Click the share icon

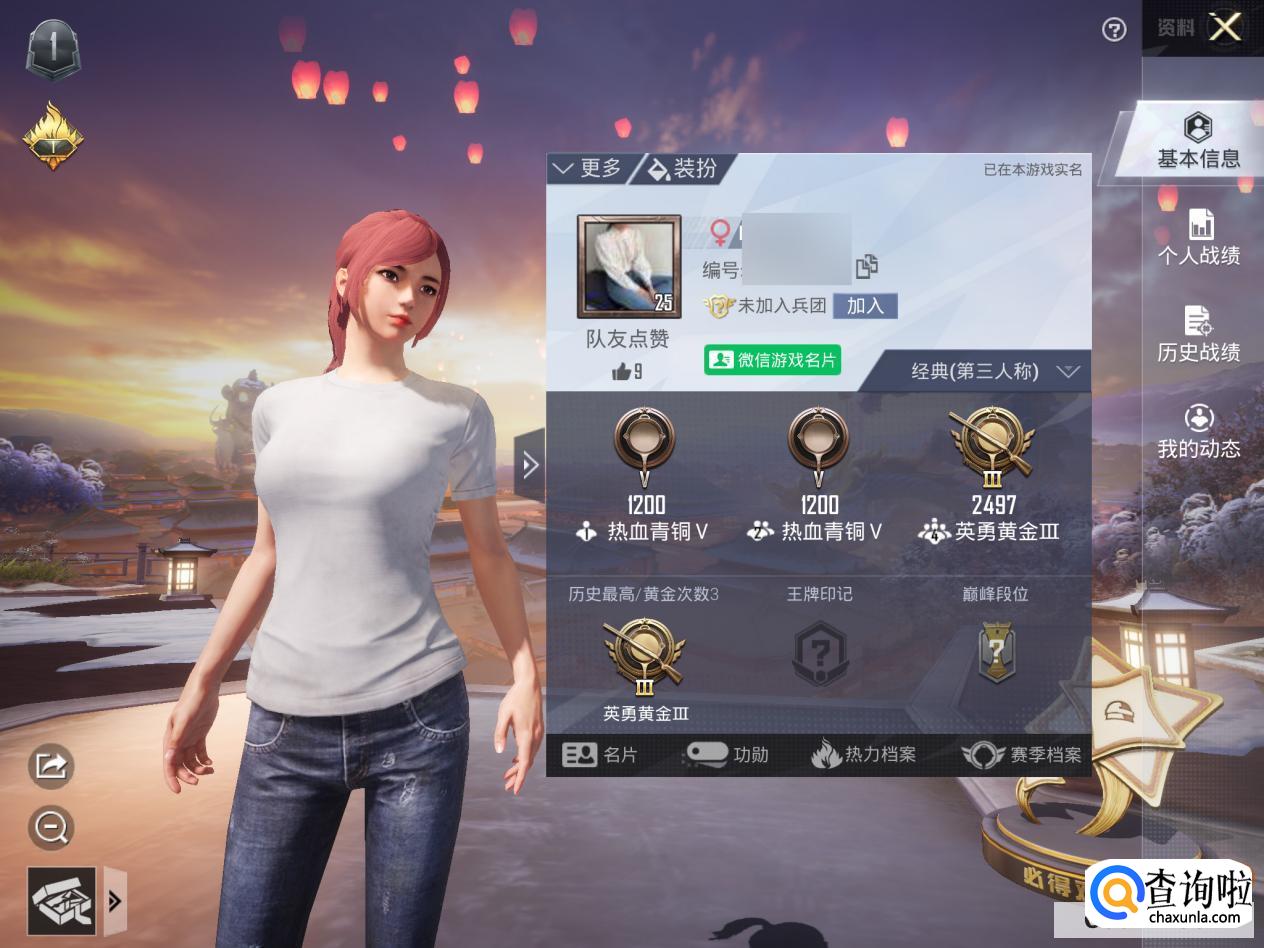pyautogui.click(x=51, y=766)
